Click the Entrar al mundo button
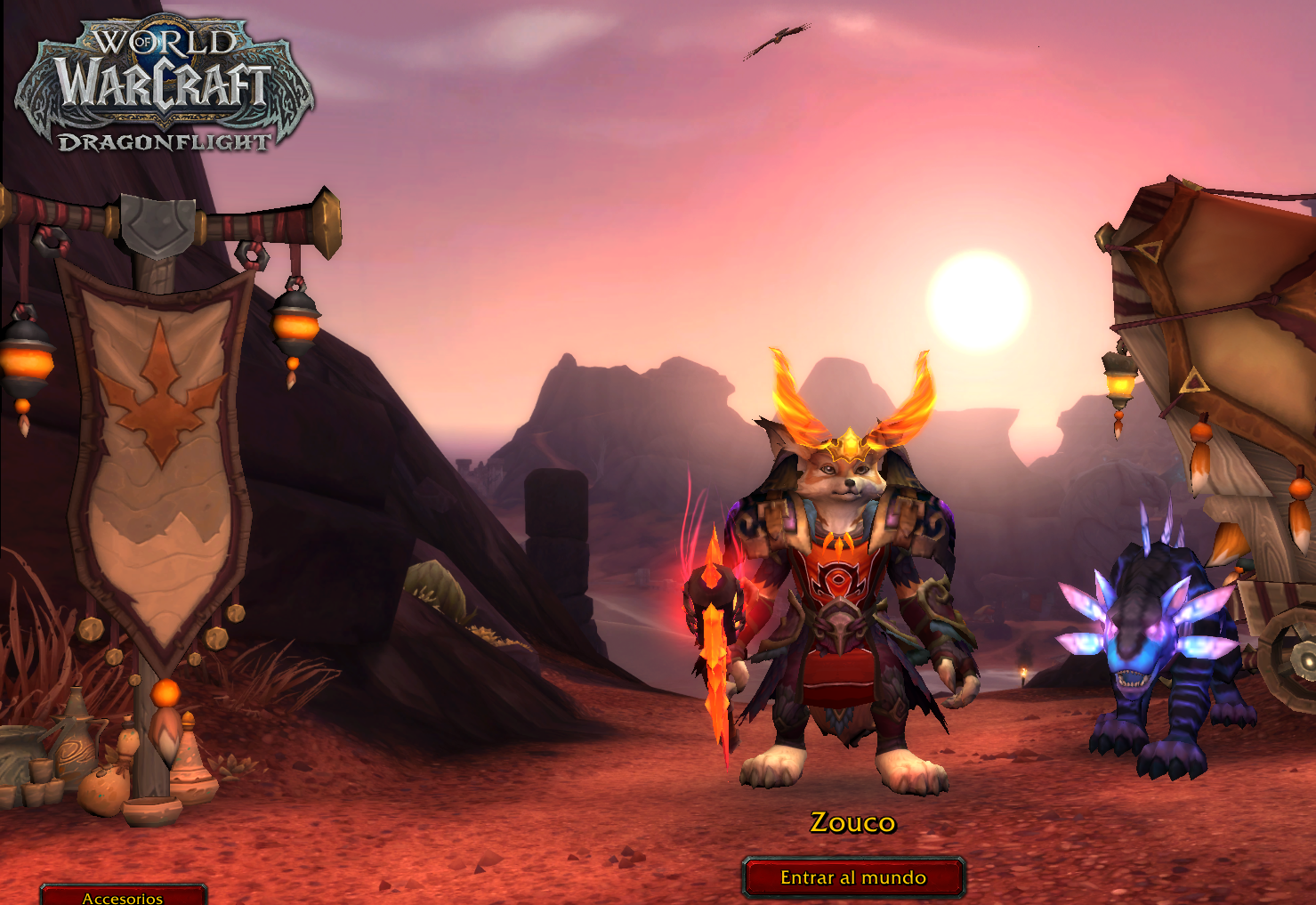1316x905 pixels. tap(853, 877)
